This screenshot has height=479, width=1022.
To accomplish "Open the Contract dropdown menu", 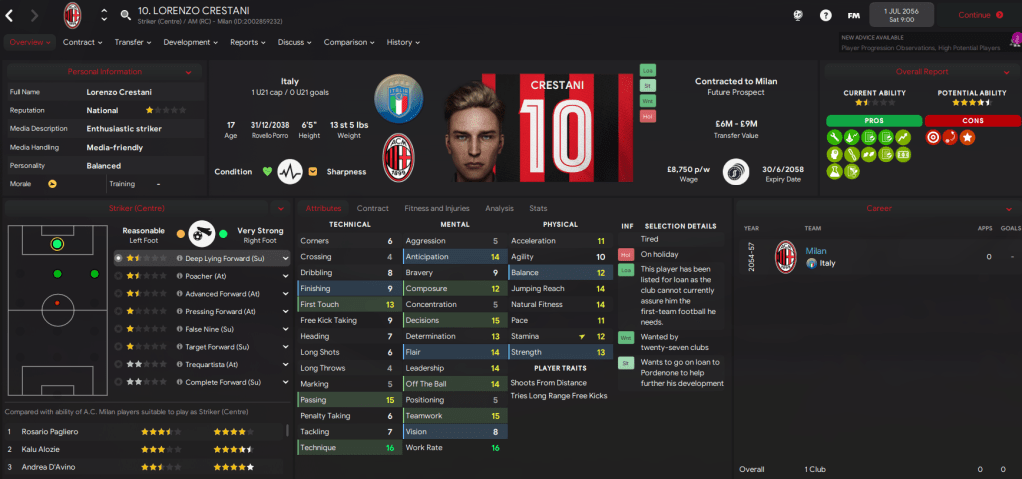I will 82,42.
